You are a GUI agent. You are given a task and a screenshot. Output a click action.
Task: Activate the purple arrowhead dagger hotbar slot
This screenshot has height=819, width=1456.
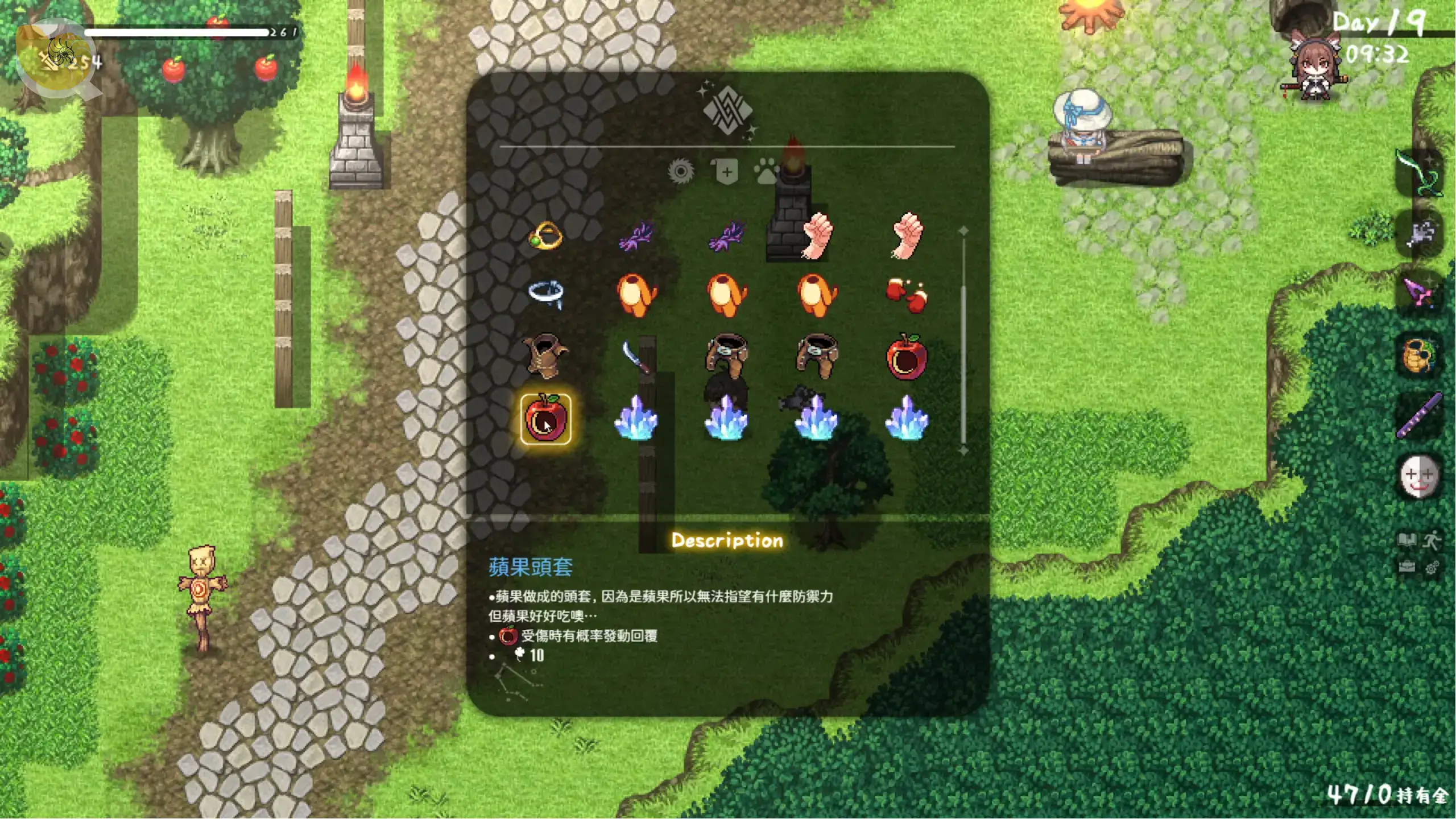tap(1420, 292)
